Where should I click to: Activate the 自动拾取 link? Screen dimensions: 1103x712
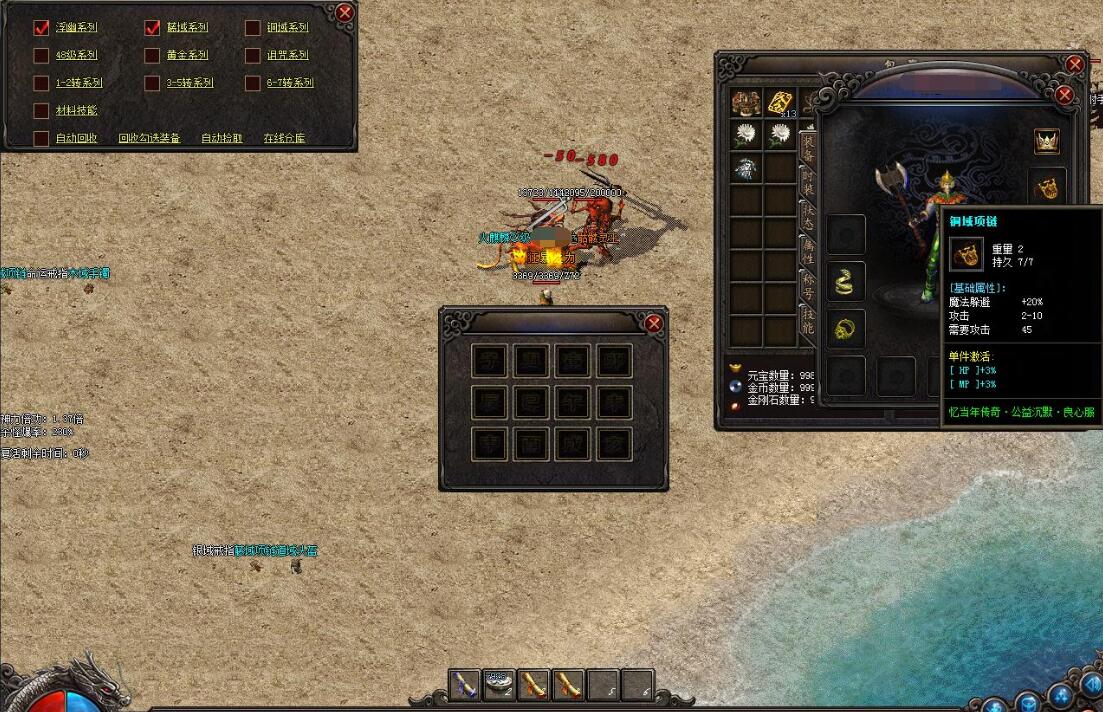[222, 138]
